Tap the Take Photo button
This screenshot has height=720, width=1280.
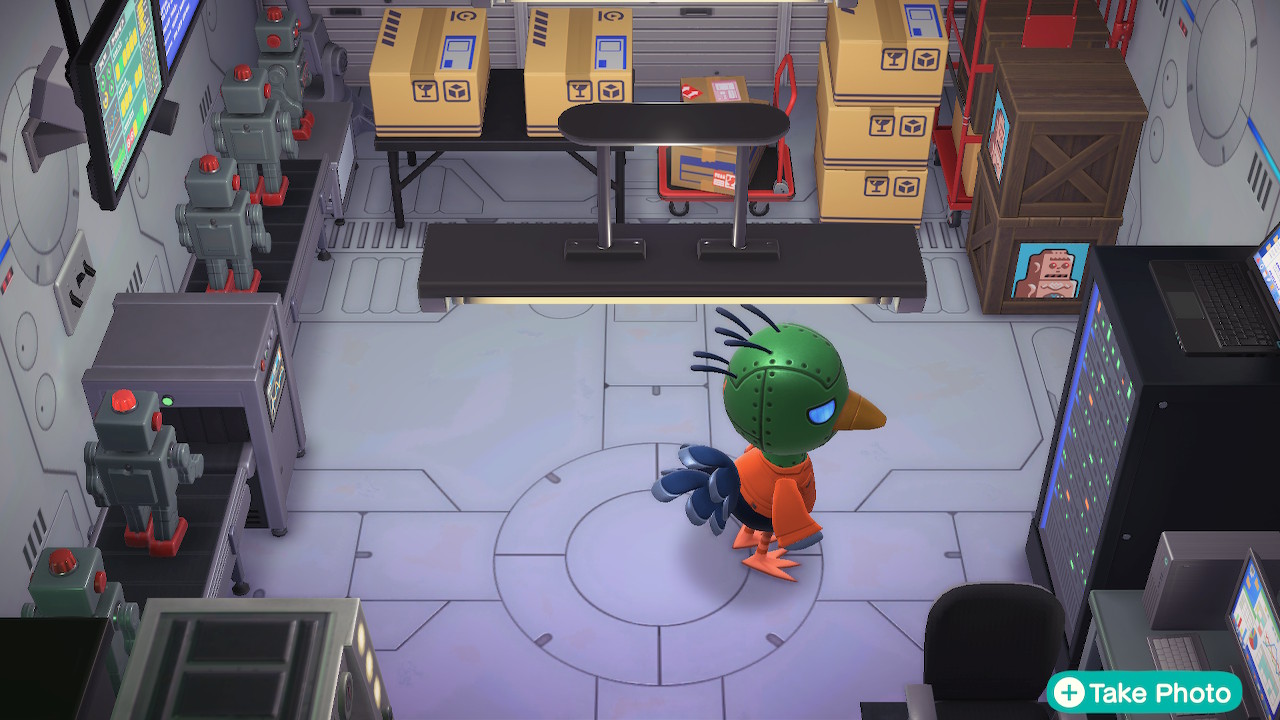pos(1144,692)
